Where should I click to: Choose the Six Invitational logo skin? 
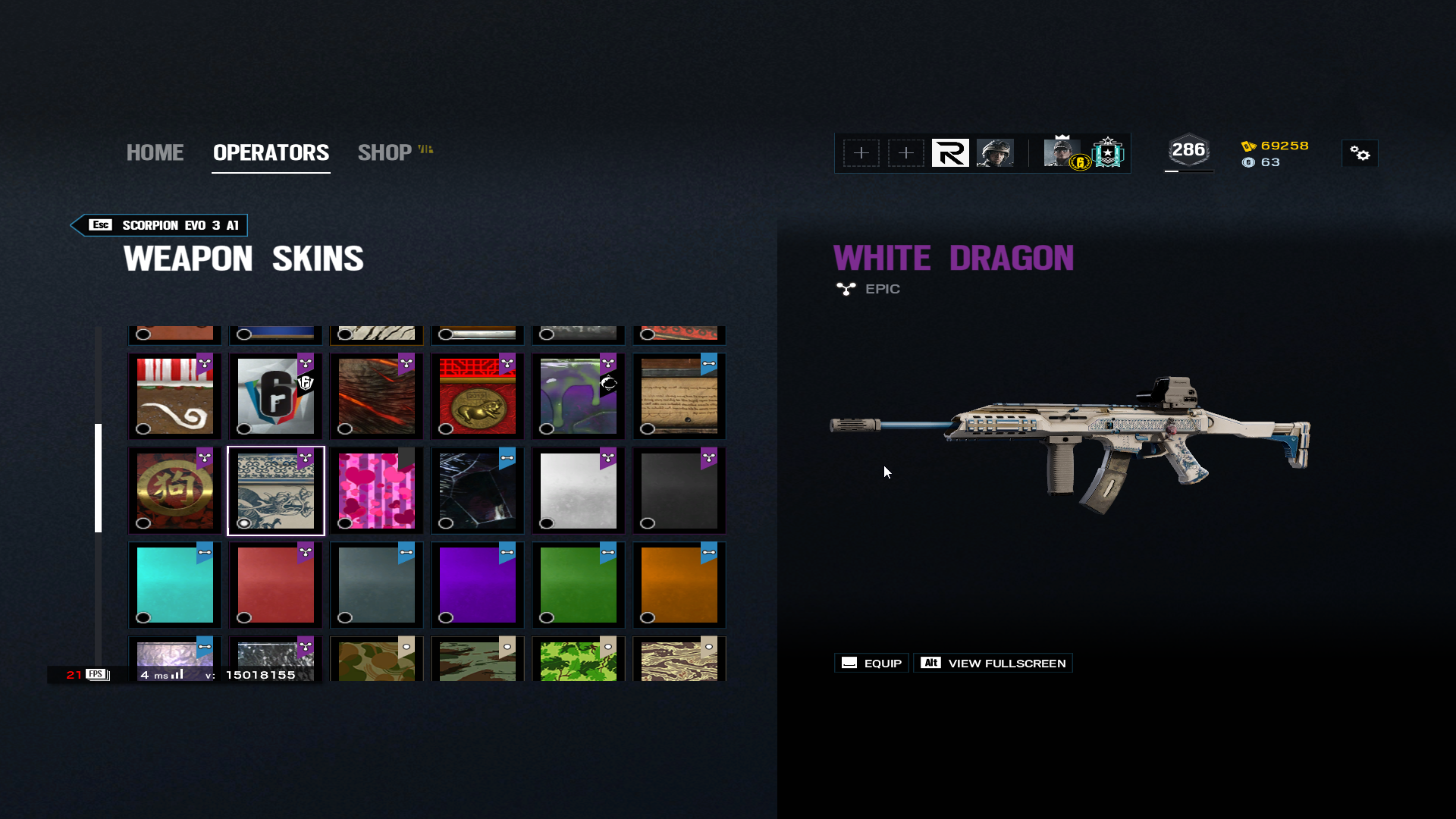[x=275, y=396]
